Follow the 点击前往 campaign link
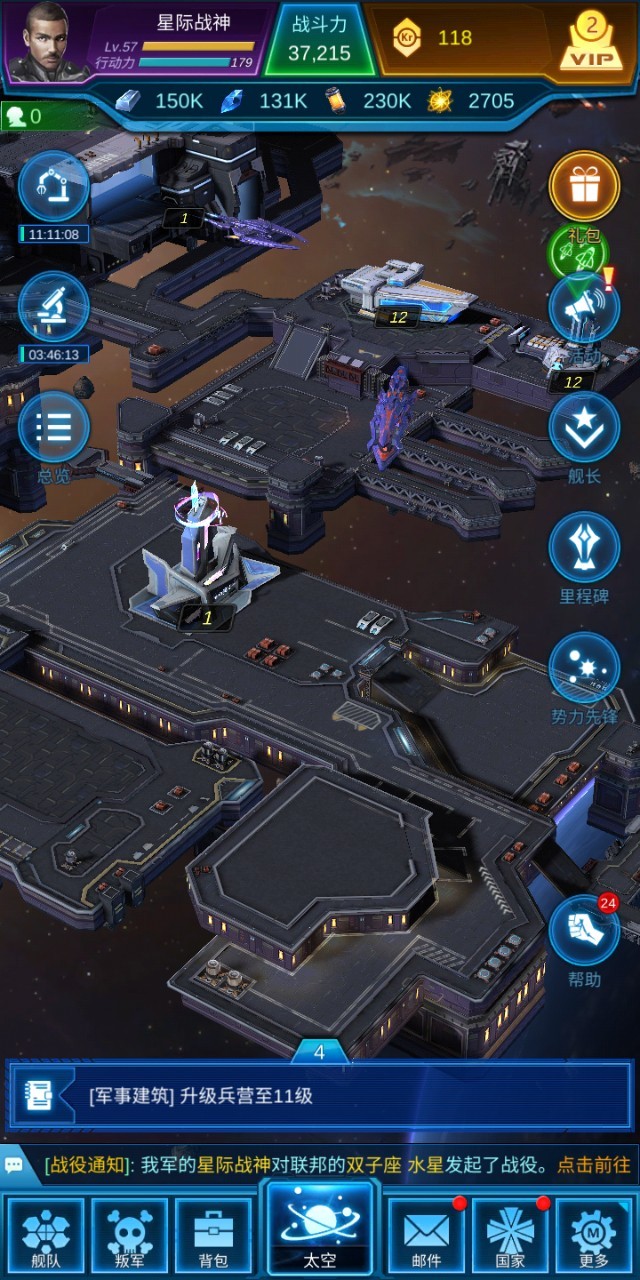 pyautogui.click(x=594, y=1165)
